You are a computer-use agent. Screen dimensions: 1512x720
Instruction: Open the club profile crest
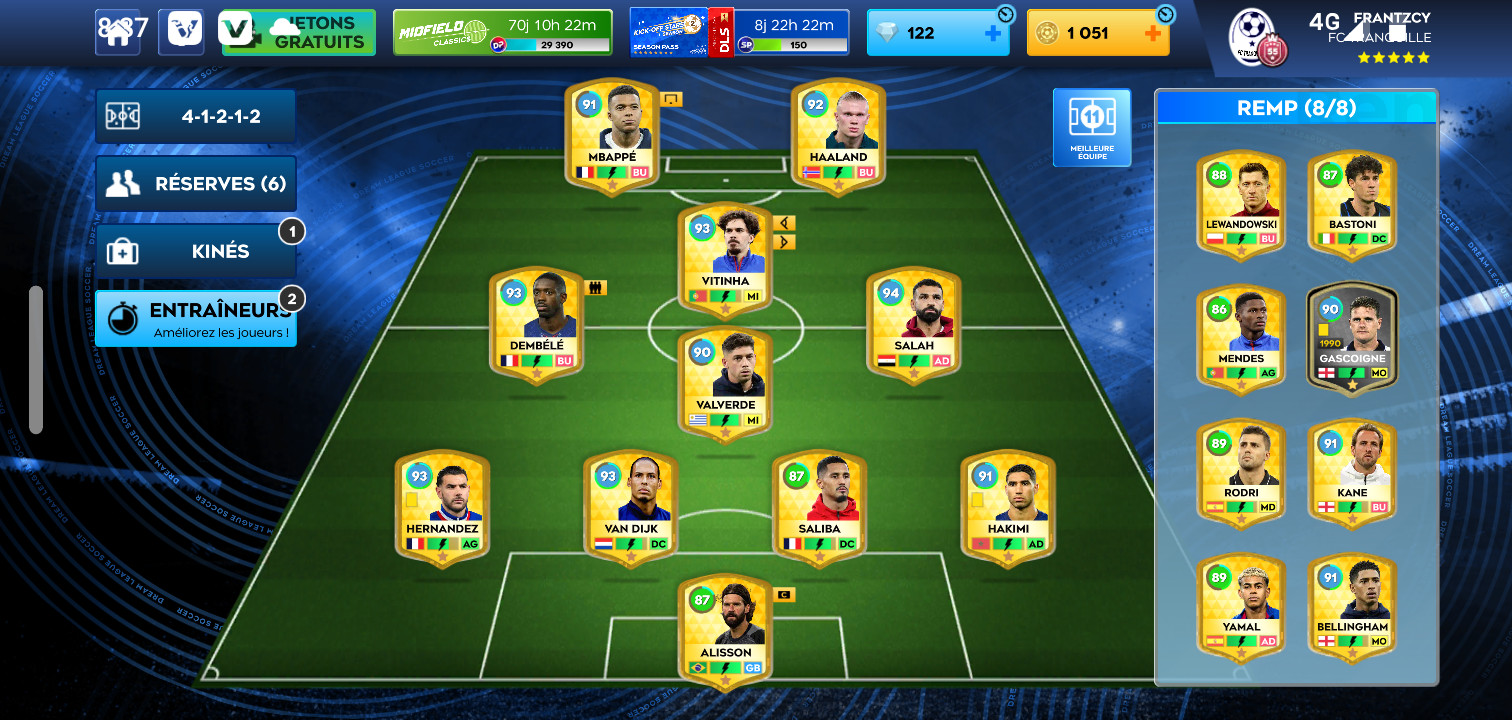1257,37
